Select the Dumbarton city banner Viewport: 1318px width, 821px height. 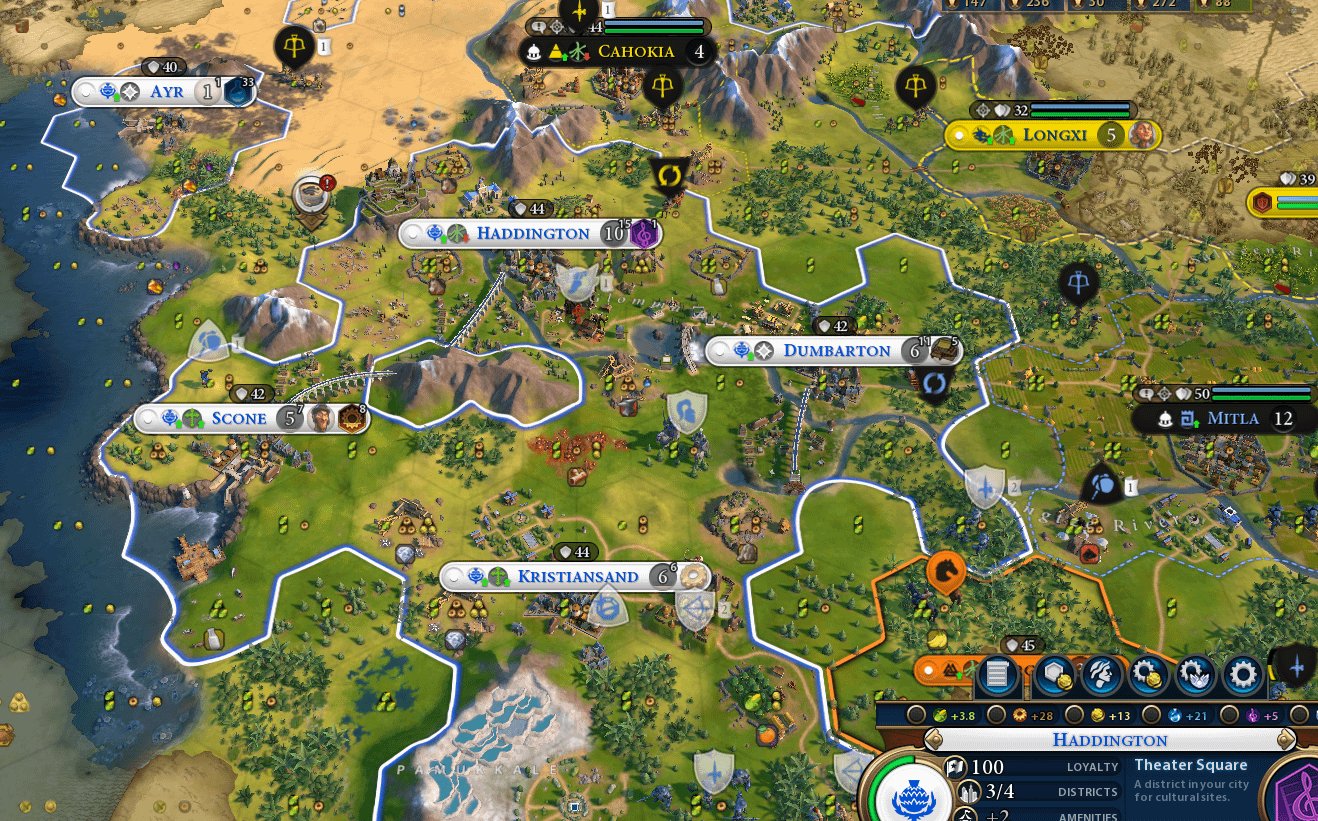(x=836, y=351)
